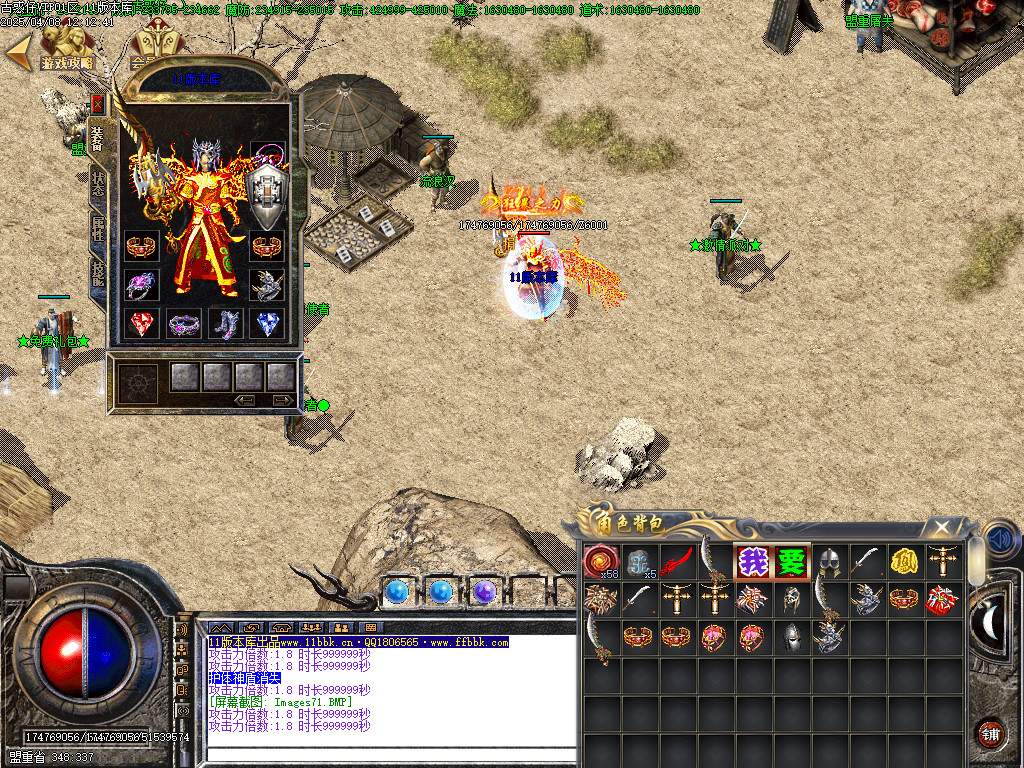Switch to the 状态 (status) tab
The image size is (1024, 768).
98,184
